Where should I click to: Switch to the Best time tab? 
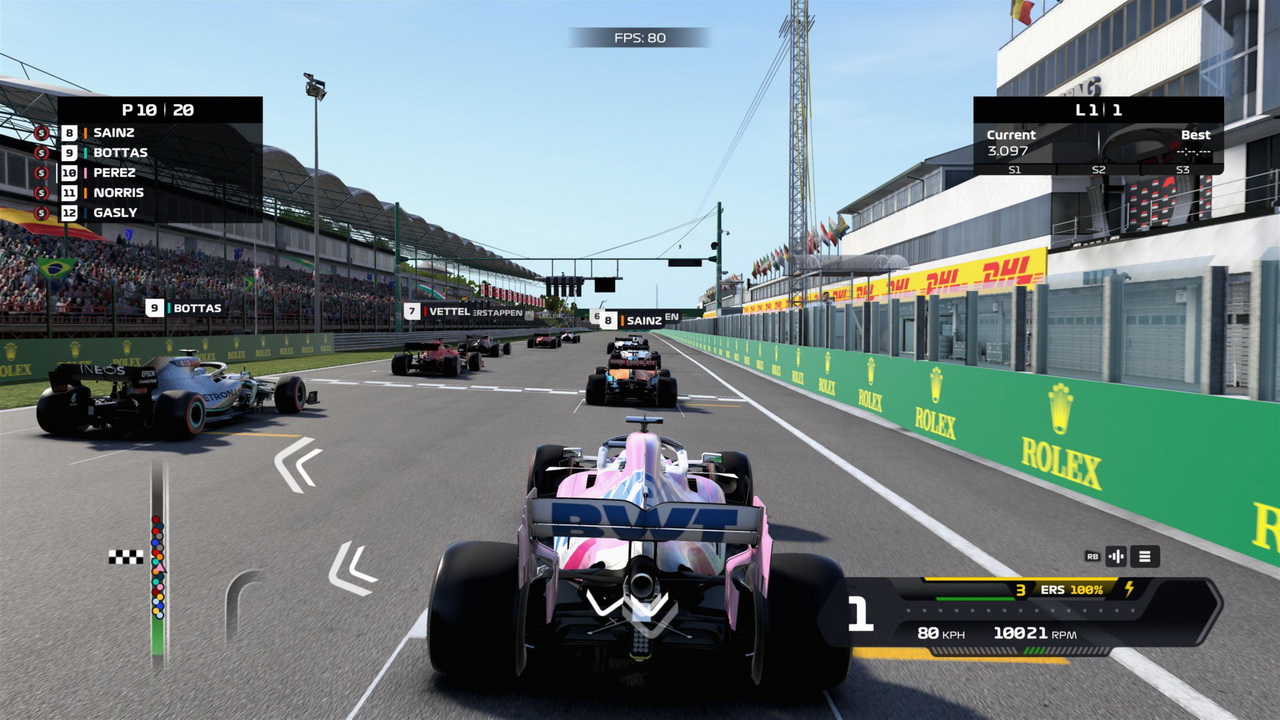pos(1194,134)
